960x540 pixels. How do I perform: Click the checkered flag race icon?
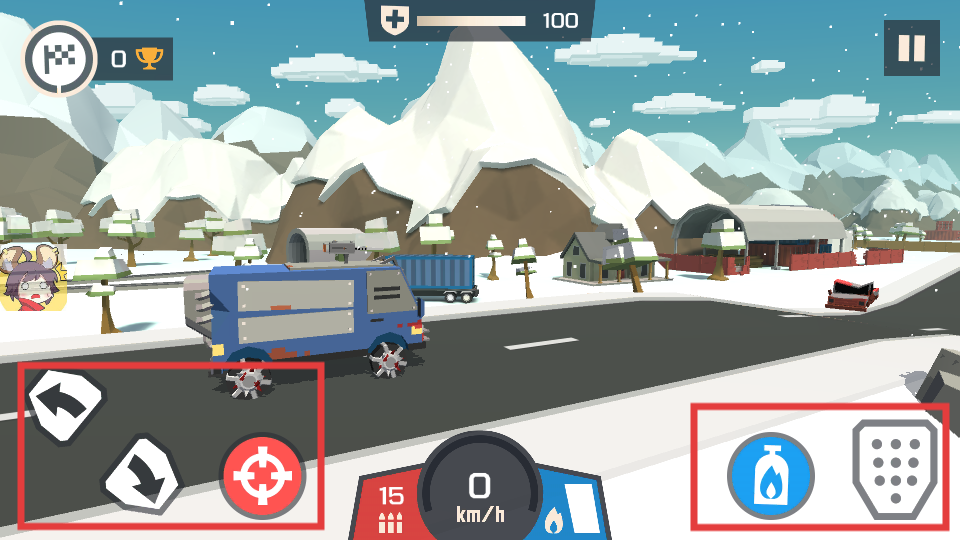(59, 58)
